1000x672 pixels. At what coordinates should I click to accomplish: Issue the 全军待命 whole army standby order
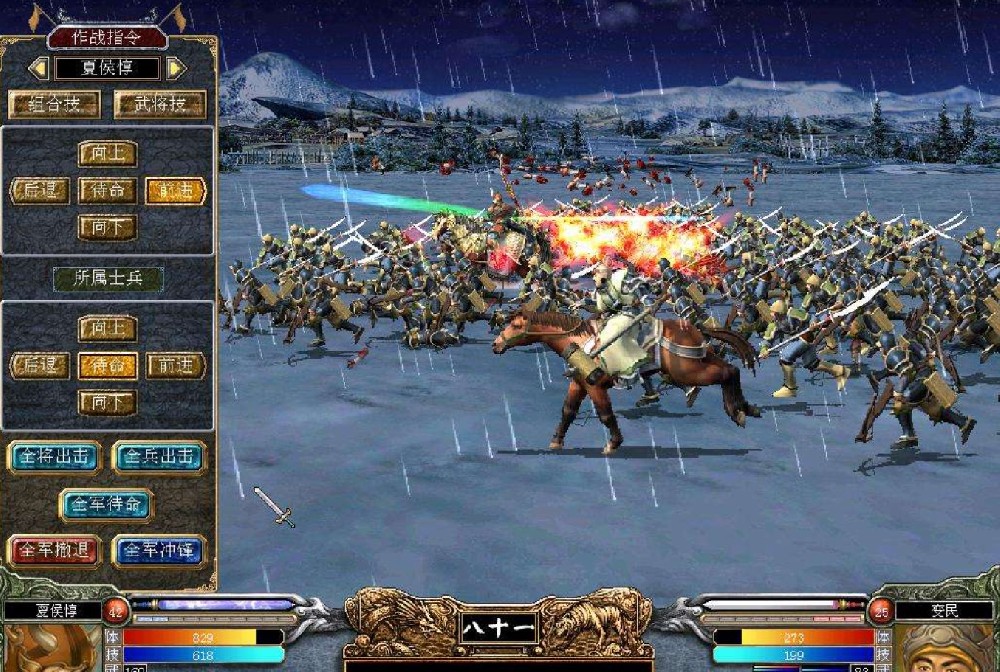(107, 504)
